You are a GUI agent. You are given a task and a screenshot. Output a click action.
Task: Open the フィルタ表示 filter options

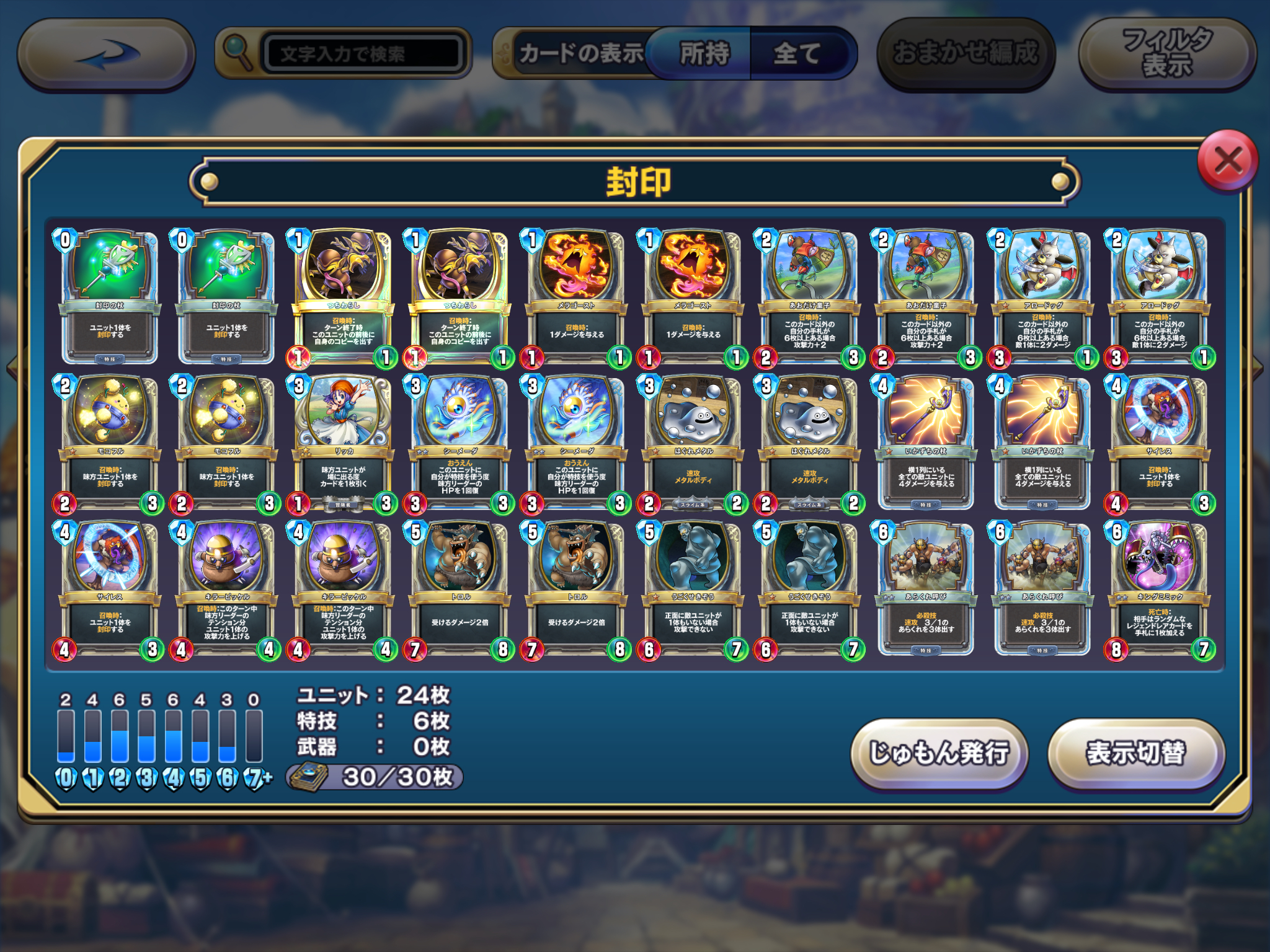(x=1167, y=54)
